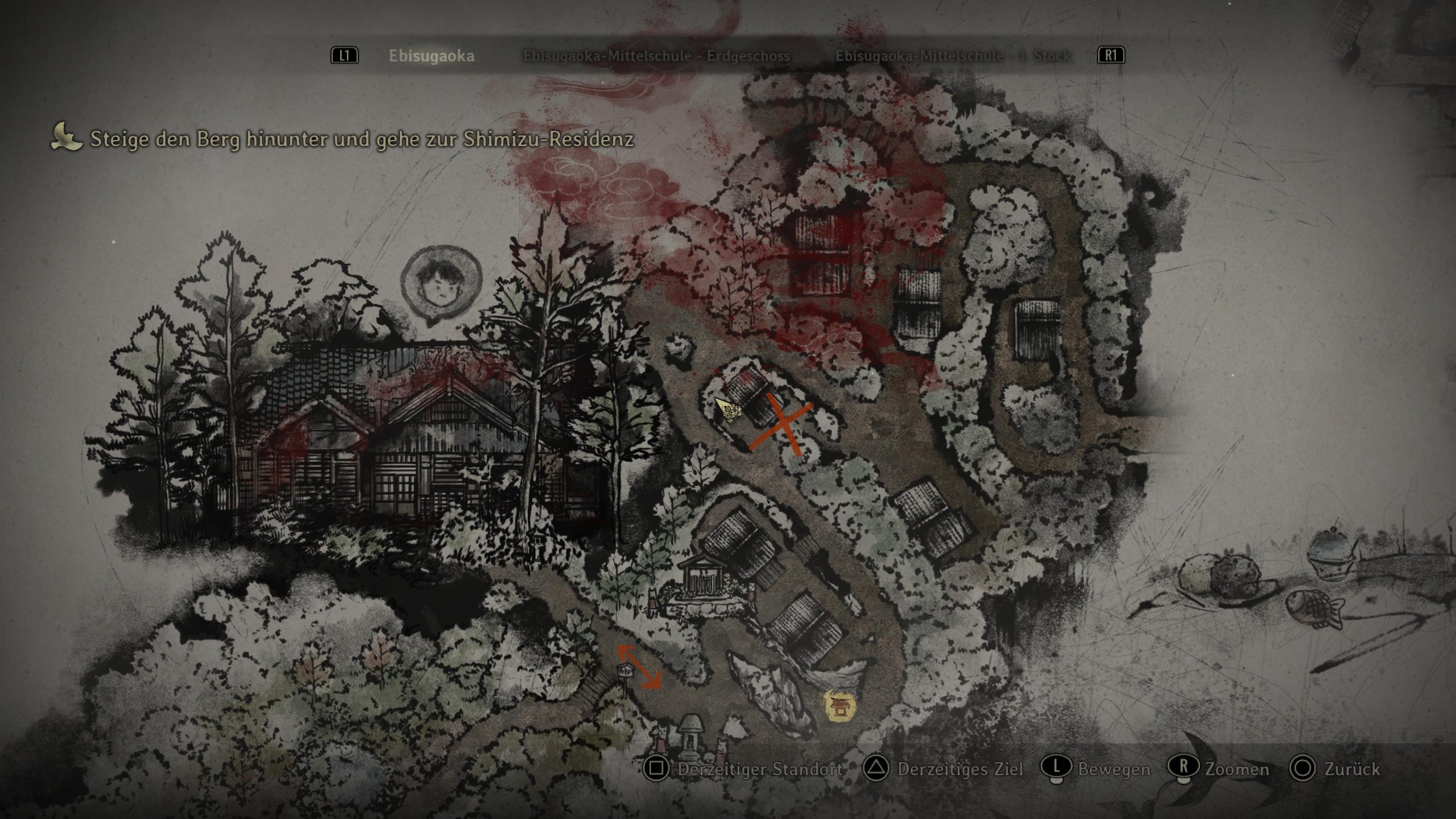This screenshot has width=1456, height=819.
Task: Select the orange double-arrow path marker
Action: pos(640,667)
